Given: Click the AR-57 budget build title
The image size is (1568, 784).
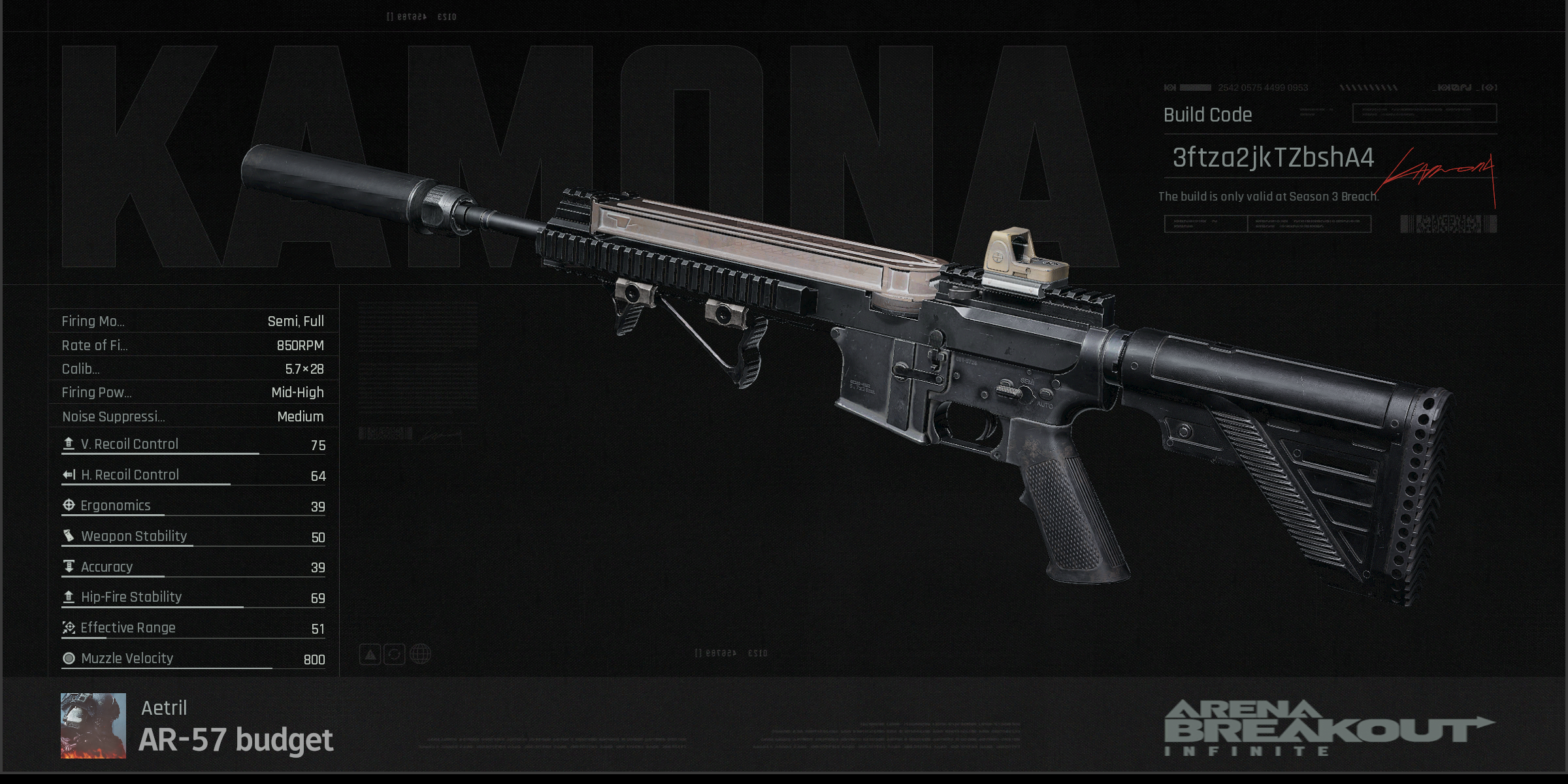Looking at the screenshot, I should 236,740.
